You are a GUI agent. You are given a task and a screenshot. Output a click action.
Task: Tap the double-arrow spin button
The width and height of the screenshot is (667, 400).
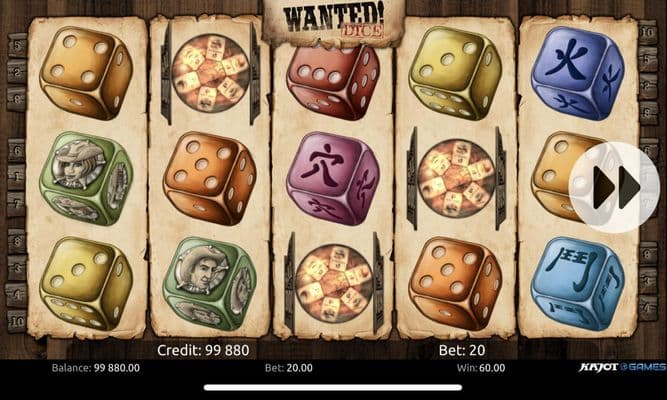point(614,187)
